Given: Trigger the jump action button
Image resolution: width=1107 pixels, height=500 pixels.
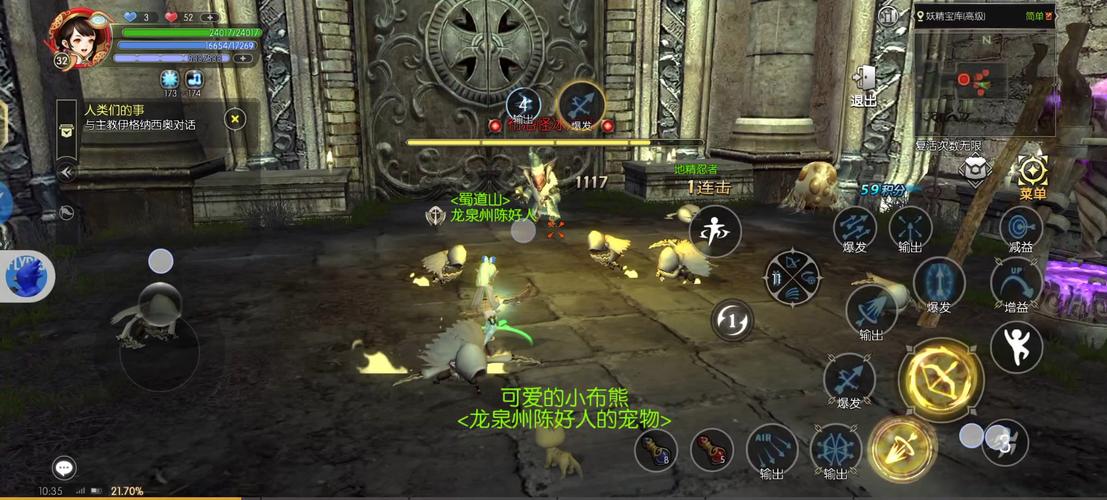Looking at the screenshot, I should 1016,346.
